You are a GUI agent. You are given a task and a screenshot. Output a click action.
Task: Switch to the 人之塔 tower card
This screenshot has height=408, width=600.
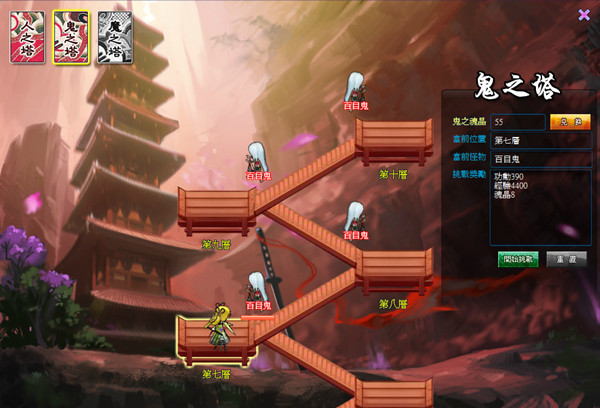[27, 38]
